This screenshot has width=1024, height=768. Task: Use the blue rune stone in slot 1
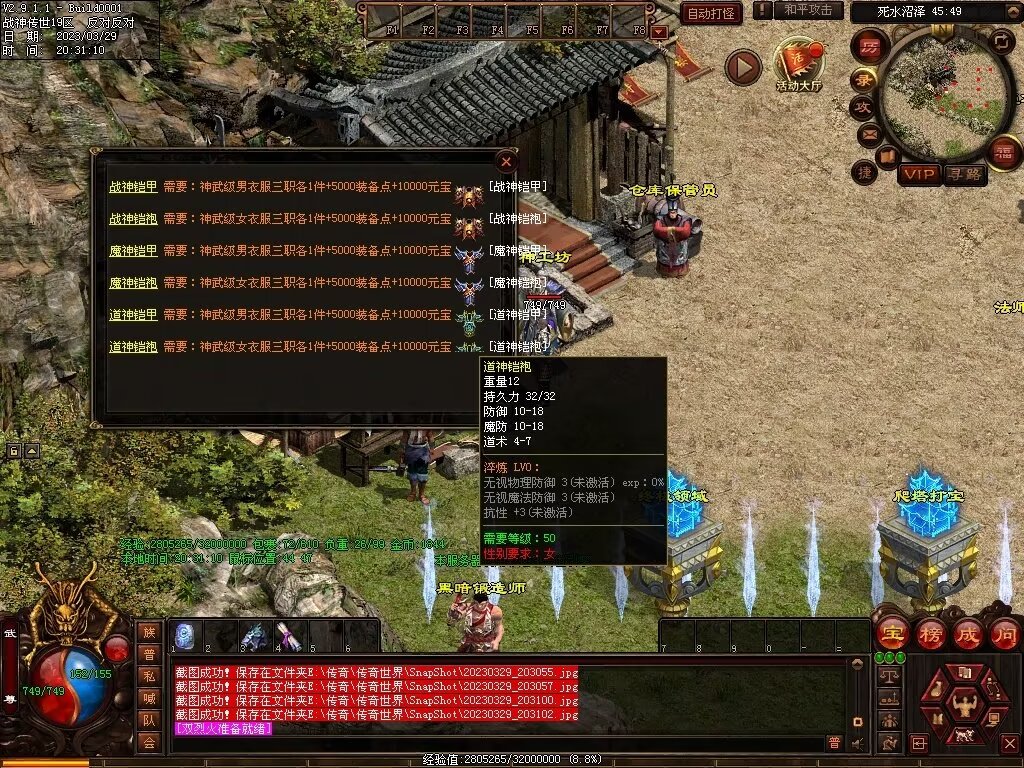(185, 636)
